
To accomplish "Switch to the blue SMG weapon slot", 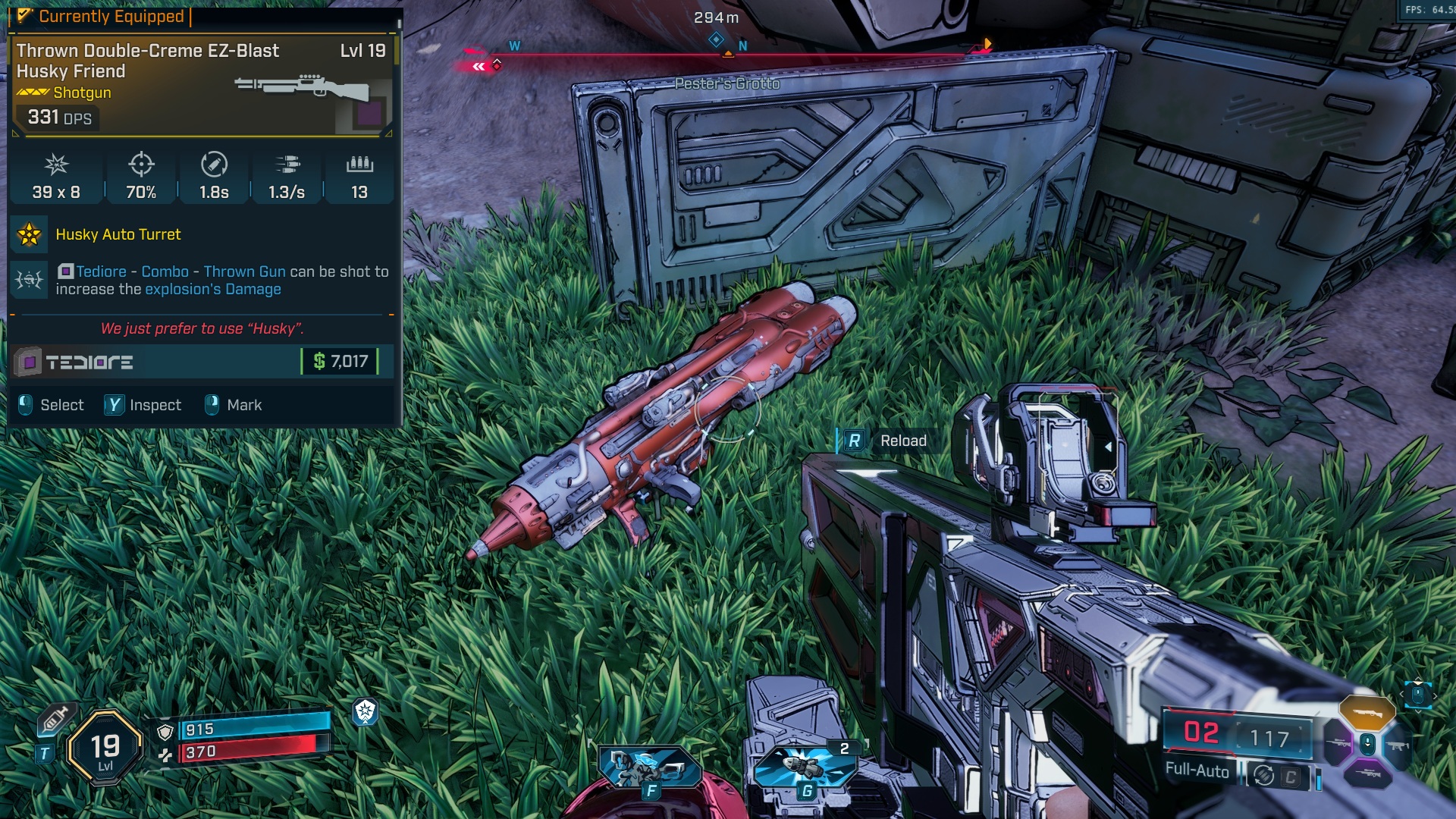I will 1398,747.
